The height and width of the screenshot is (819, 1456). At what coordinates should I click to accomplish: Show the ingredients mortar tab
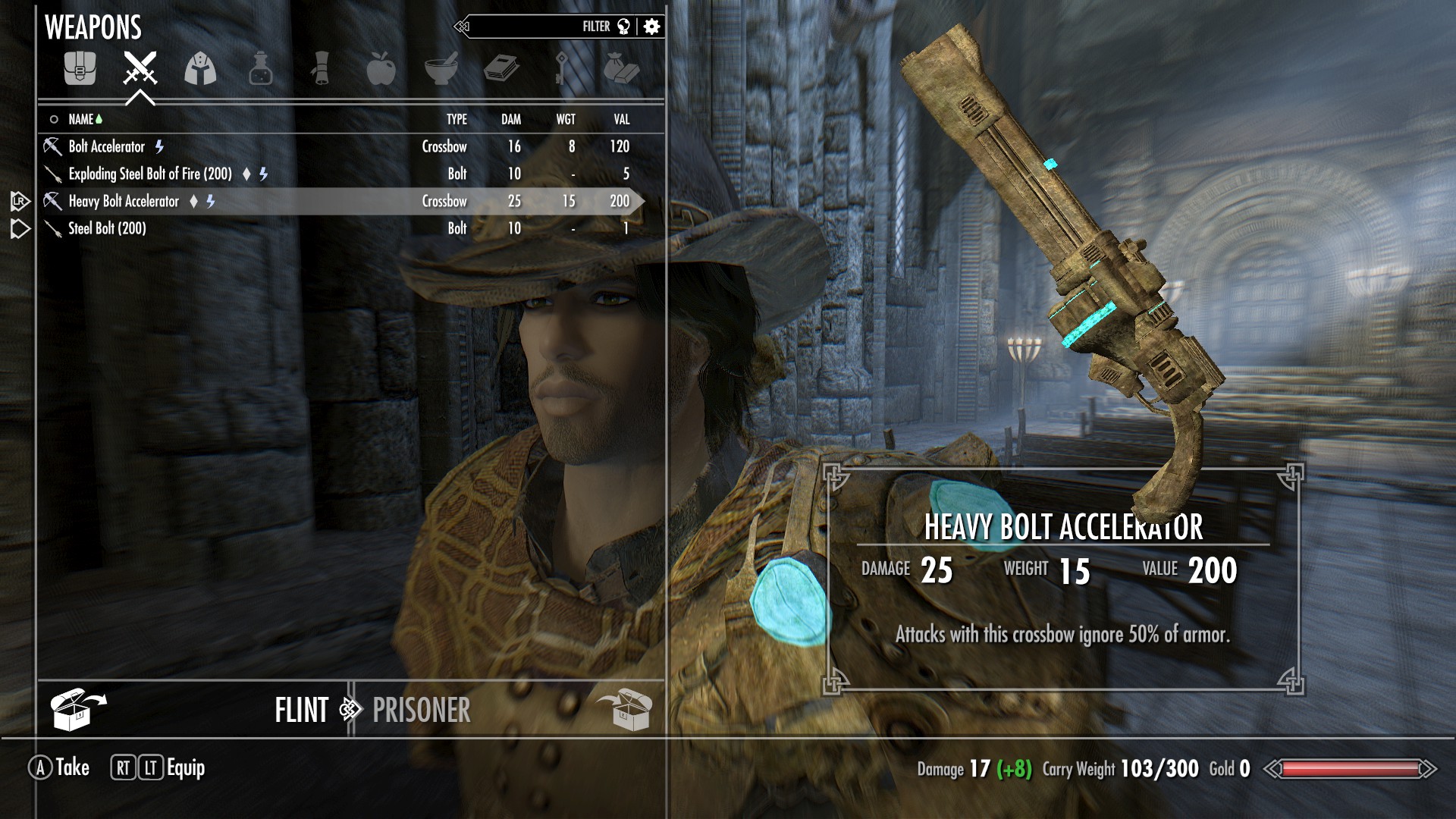point(441,69)
